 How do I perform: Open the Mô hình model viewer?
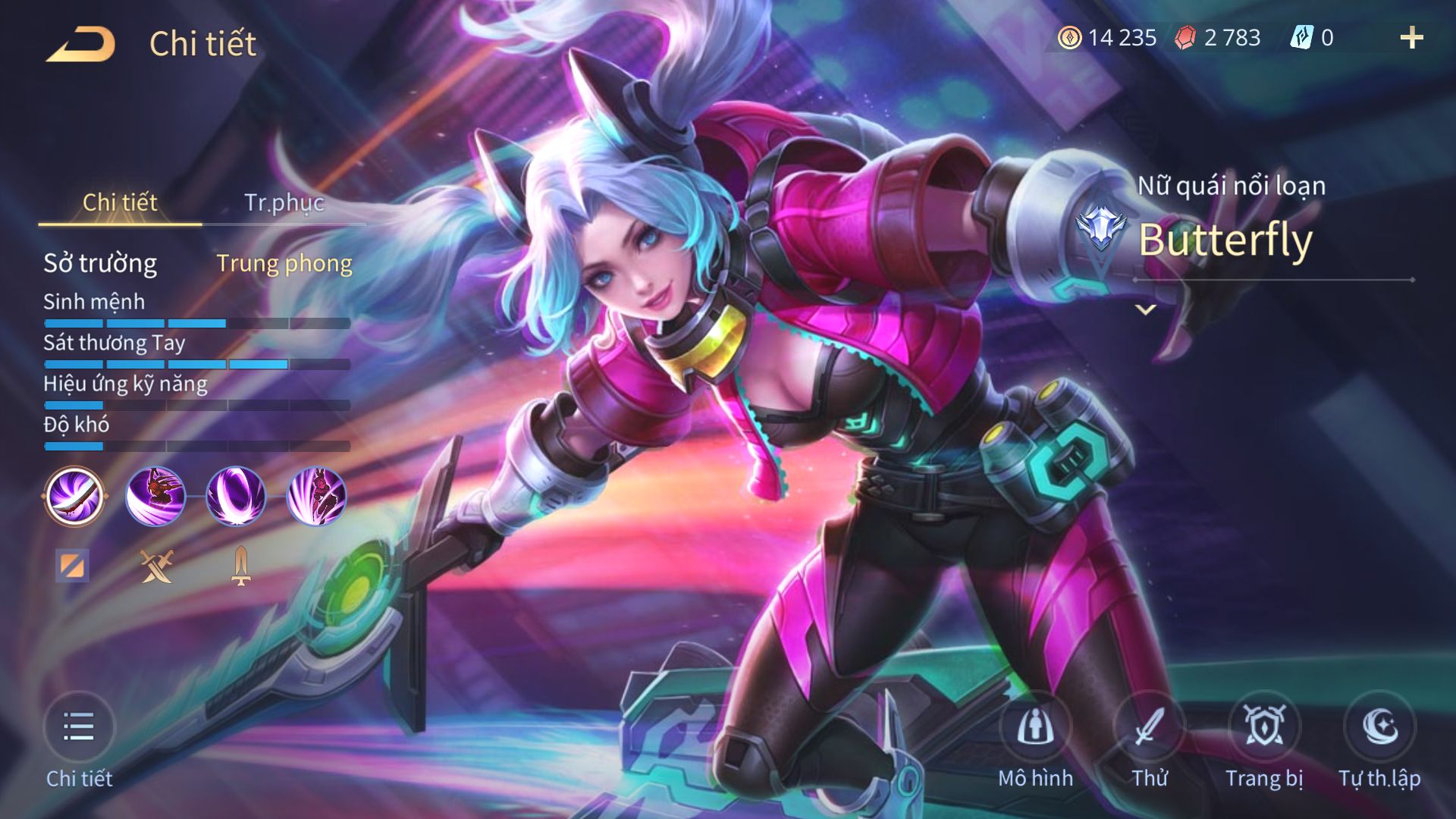(x=1035, y=728)
